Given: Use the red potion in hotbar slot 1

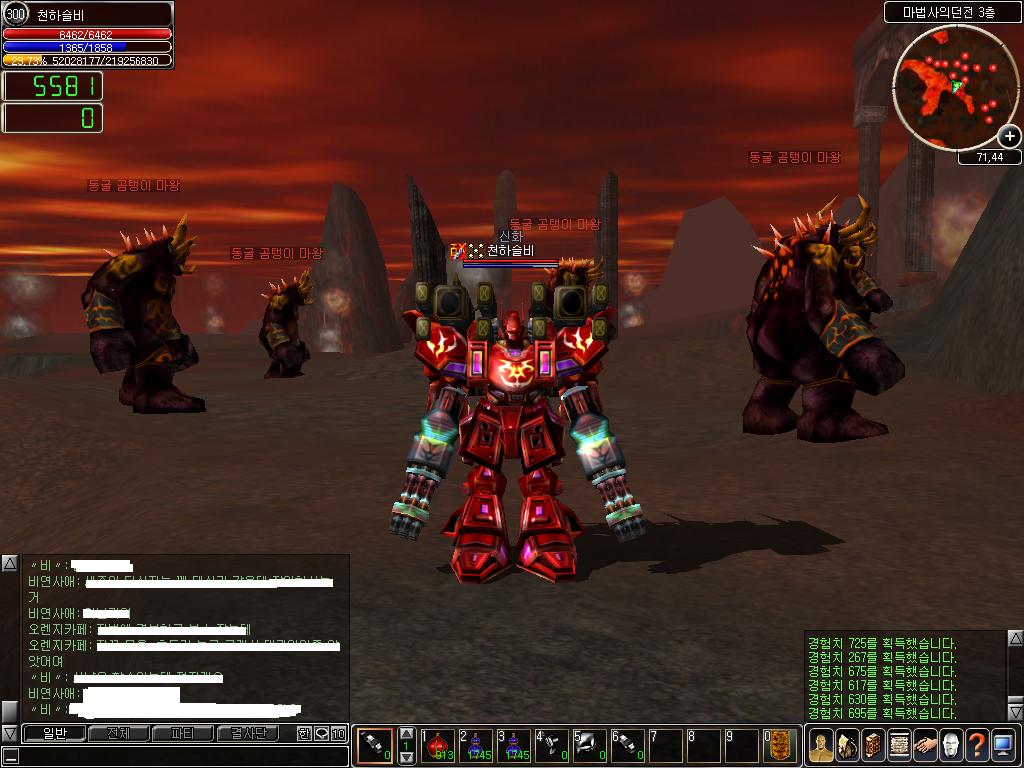Looking at the screenshot, I should (439, 745).
